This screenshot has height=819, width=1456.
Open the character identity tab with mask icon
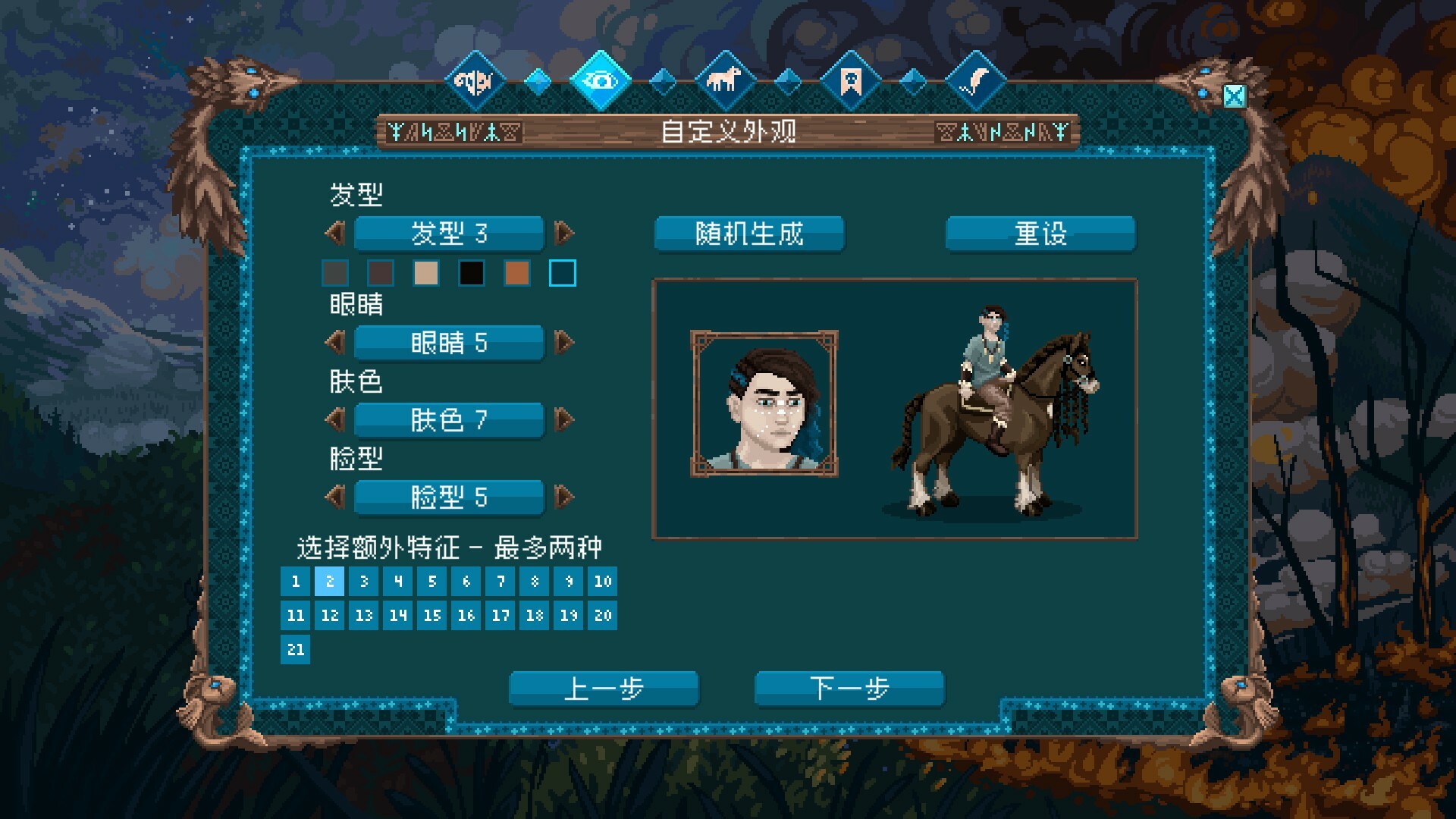[475, 80]
